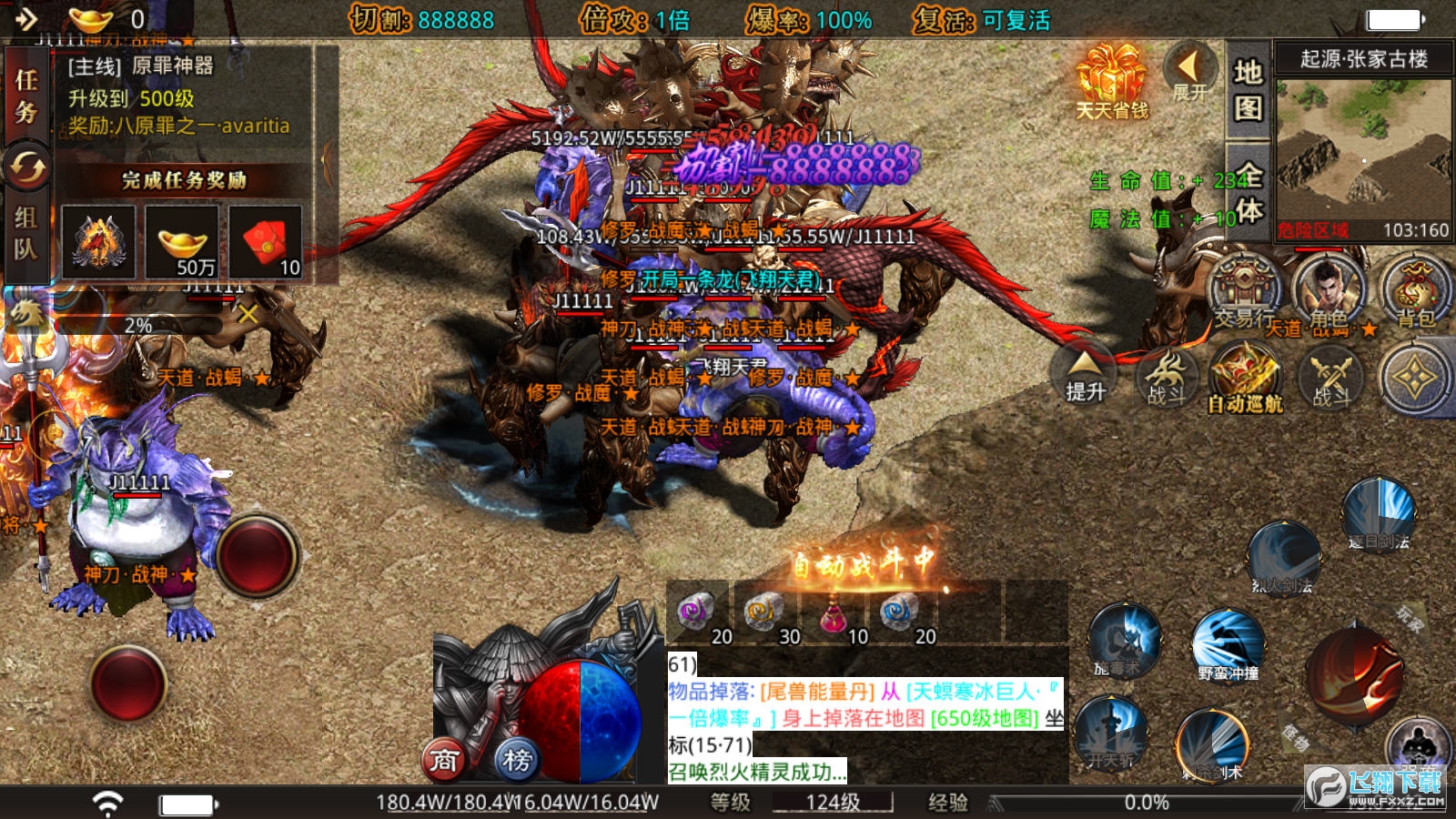Use the 烈火剑法 flame sword skill

pos(1283,557)
